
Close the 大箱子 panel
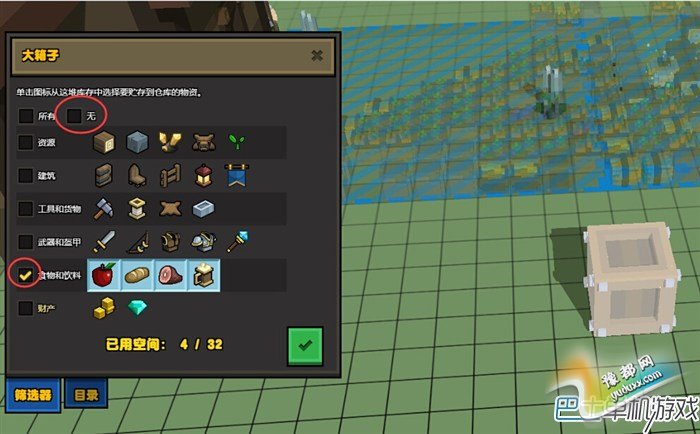point(316,56)
